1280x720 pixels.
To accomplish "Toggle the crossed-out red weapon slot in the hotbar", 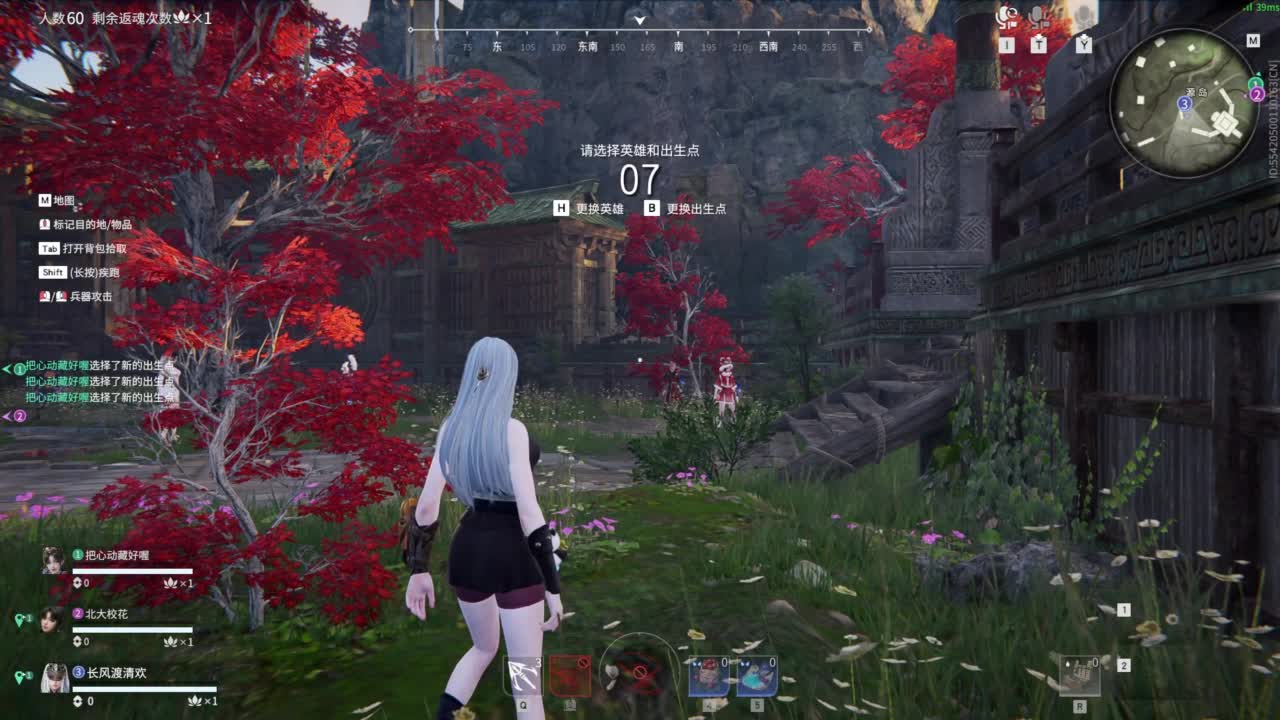I will 570,674.
